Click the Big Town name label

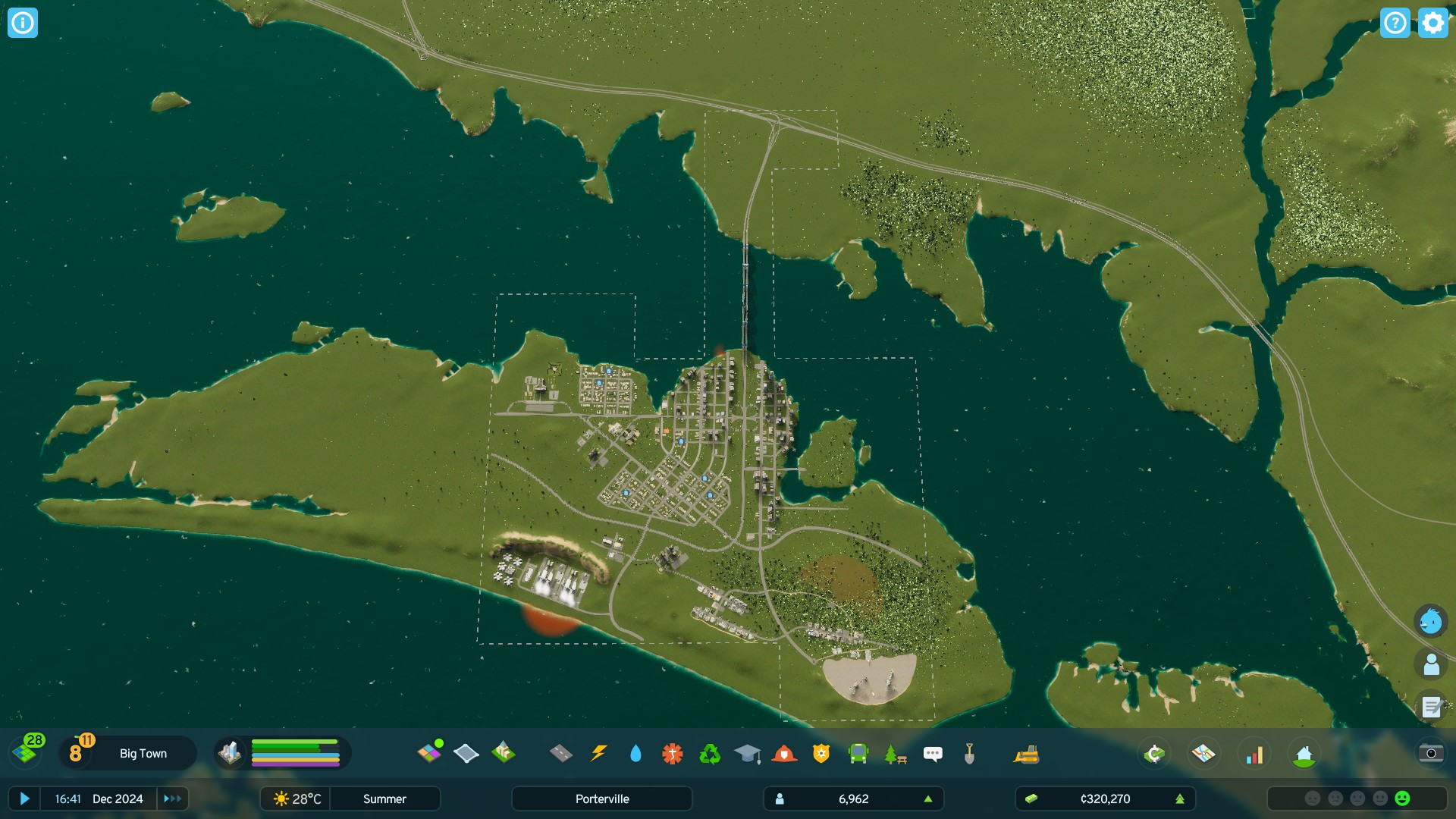coord(142,753)
